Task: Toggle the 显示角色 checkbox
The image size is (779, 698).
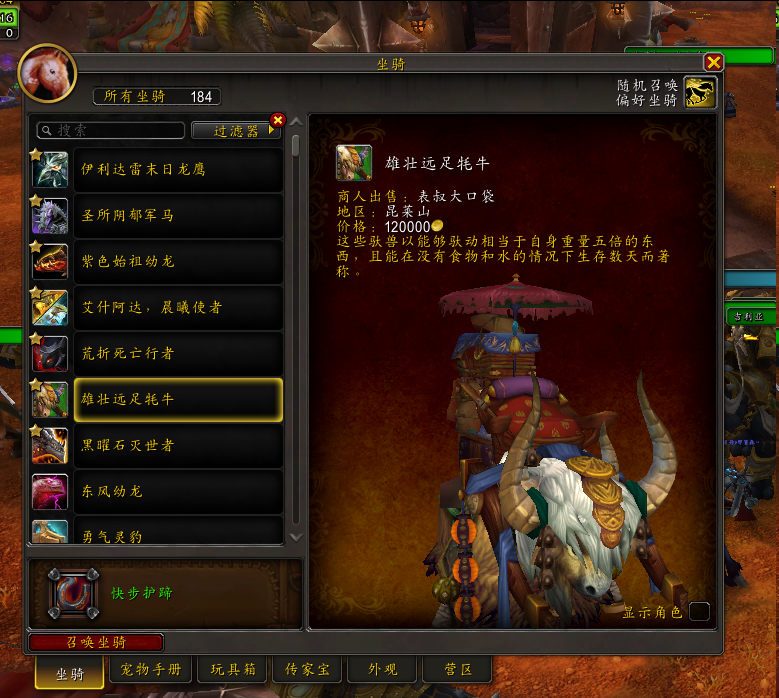Action: coord(699,611)
